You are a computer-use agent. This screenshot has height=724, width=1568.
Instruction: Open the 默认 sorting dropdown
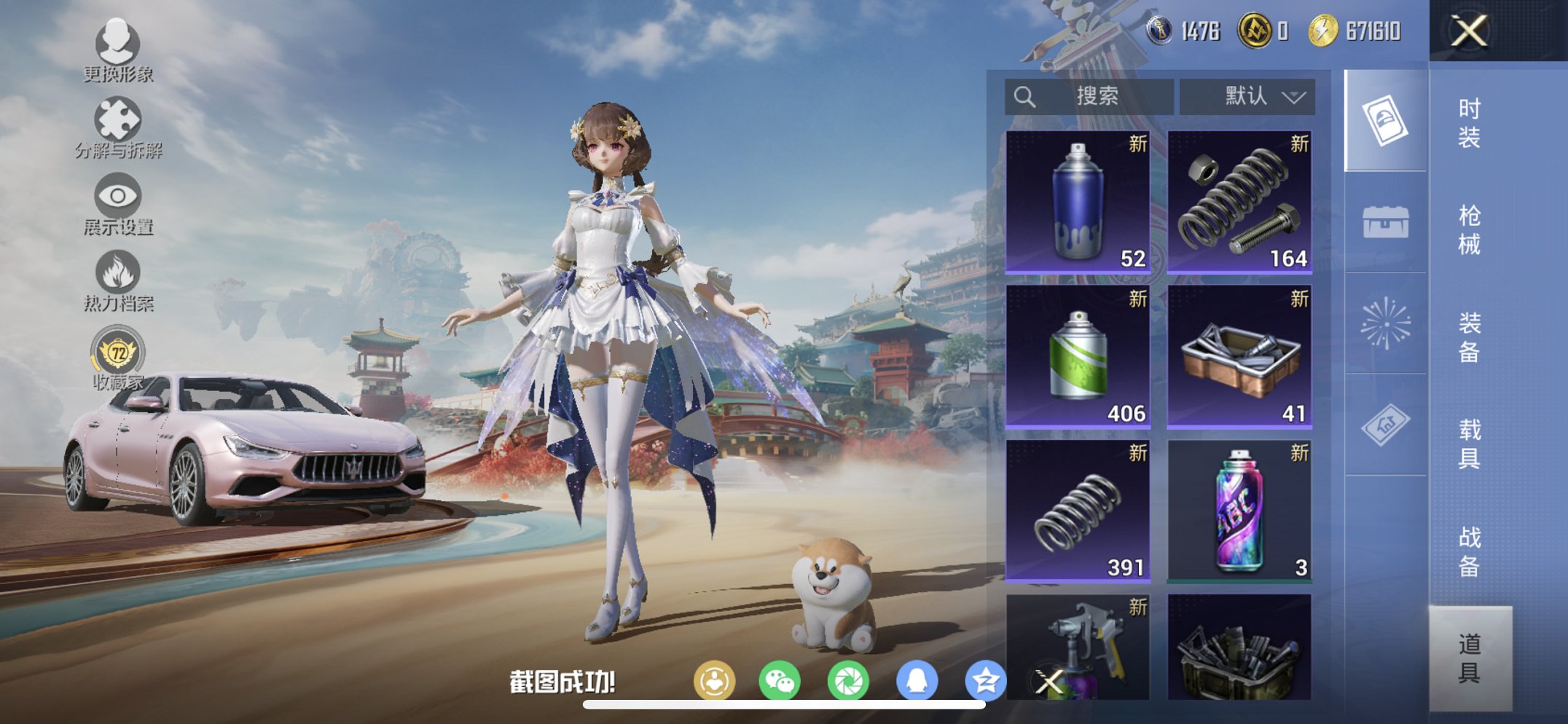click(1247, 95)
